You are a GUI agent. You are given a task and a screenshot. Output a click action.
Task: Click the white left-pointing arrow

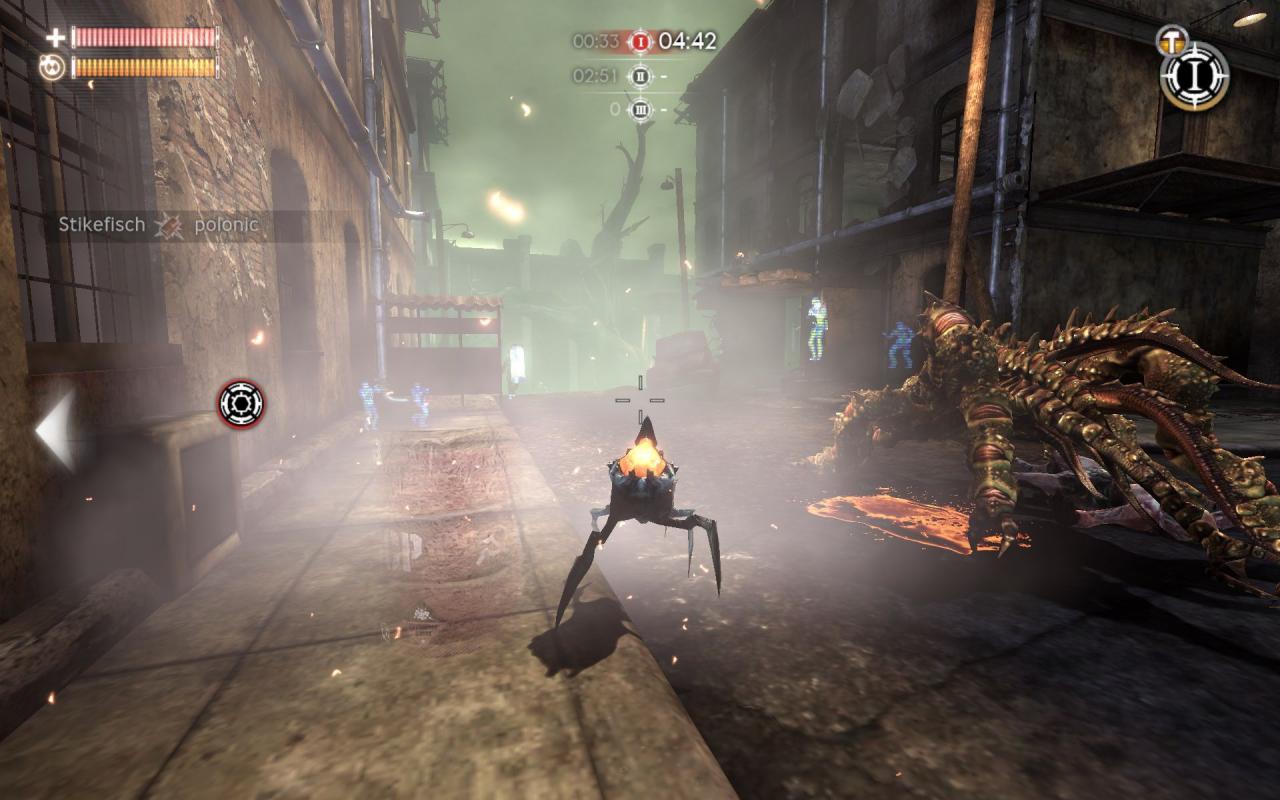click(56, 431)
